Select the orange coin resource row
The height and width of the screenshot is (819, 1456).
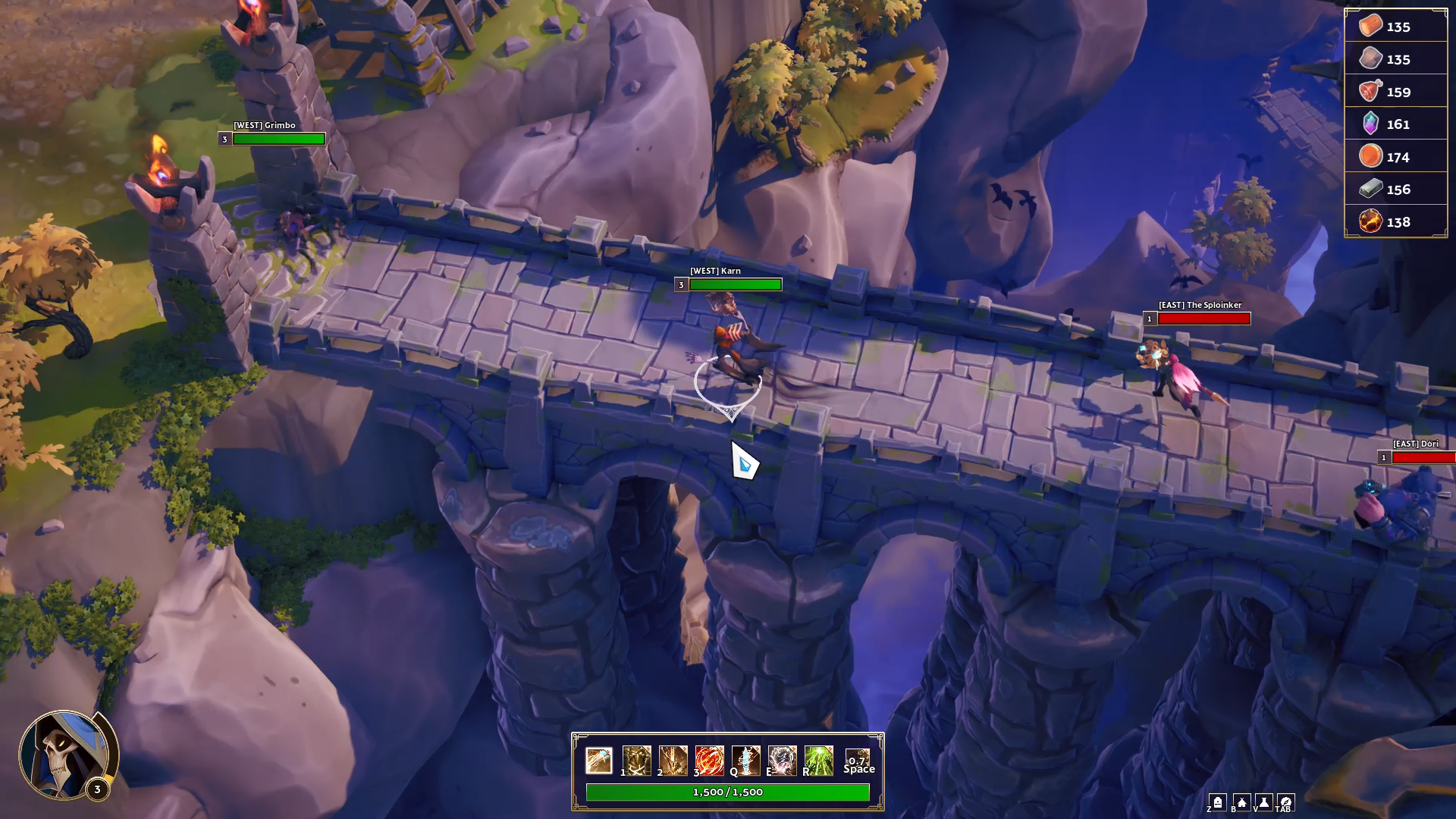click(x=1395, y=157)
